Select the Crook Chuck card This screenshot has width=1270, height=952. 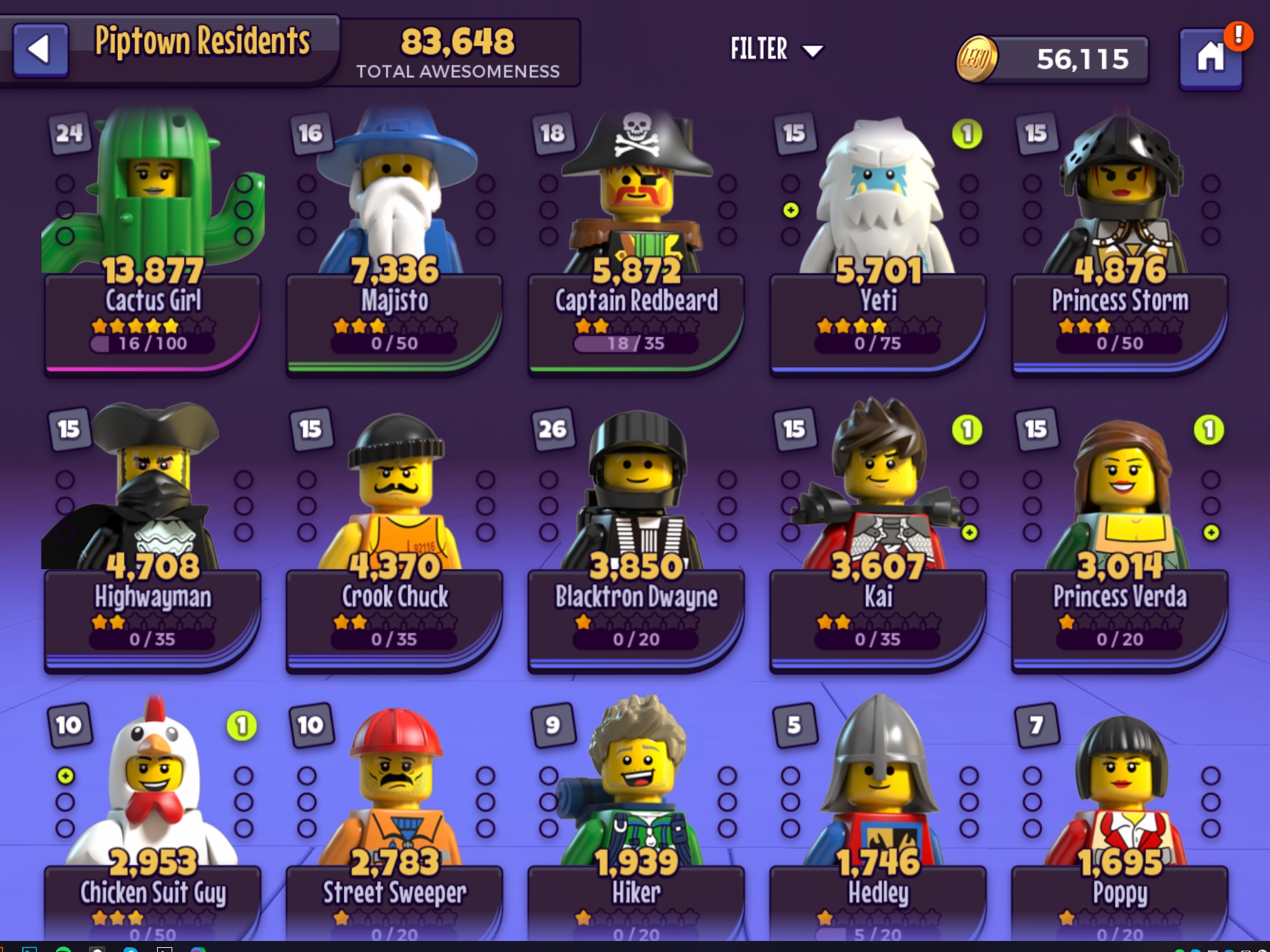(x=394, y=537)
